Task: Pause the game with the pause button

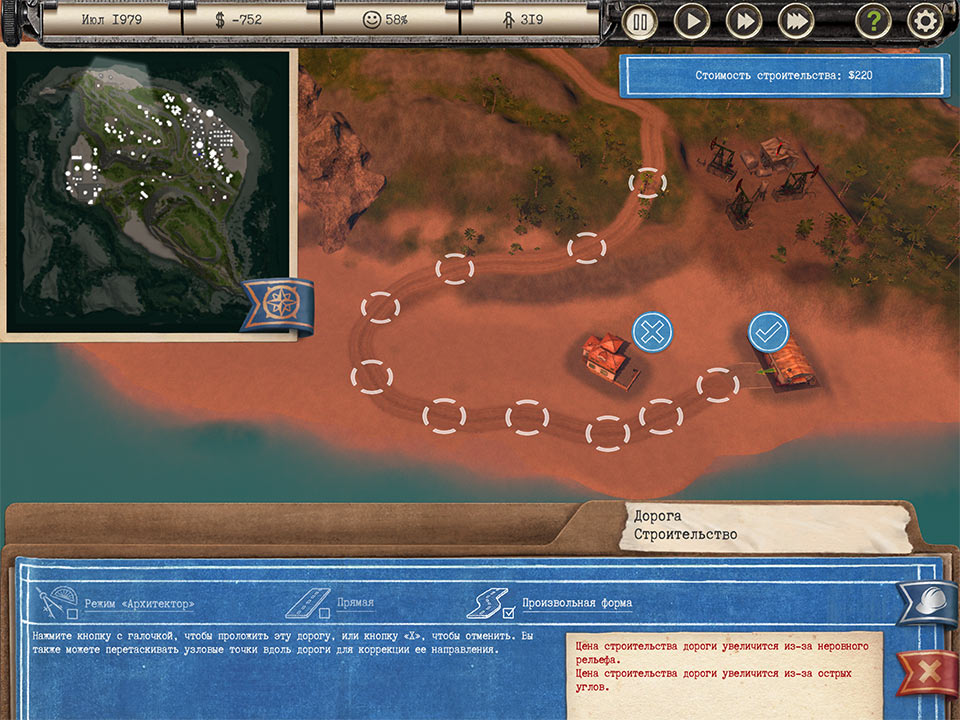Action: 640,21
